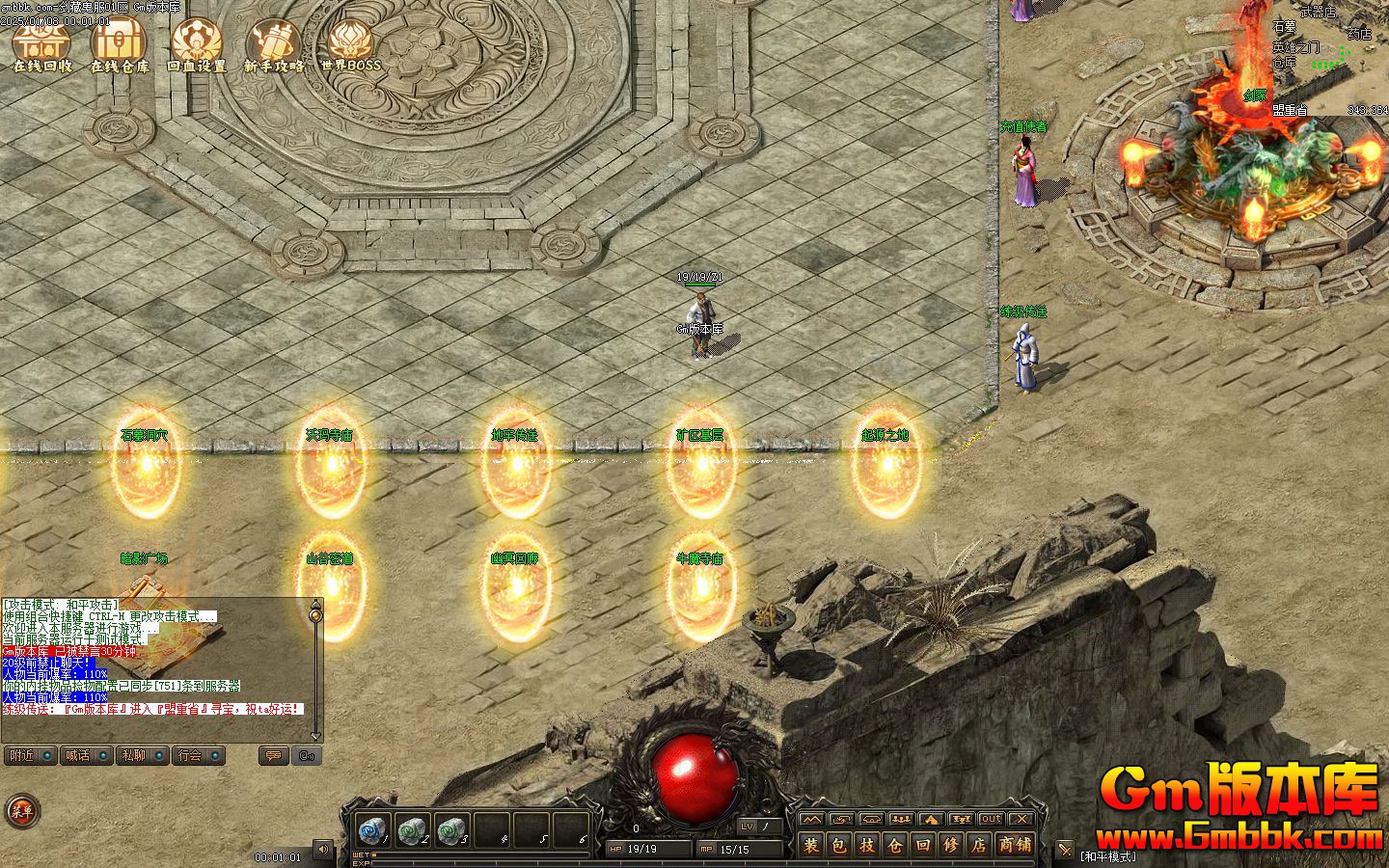Toggle the sound speaker button
Image resolution: width=1389 pixels, height=868 pixels.
[323, 850]
